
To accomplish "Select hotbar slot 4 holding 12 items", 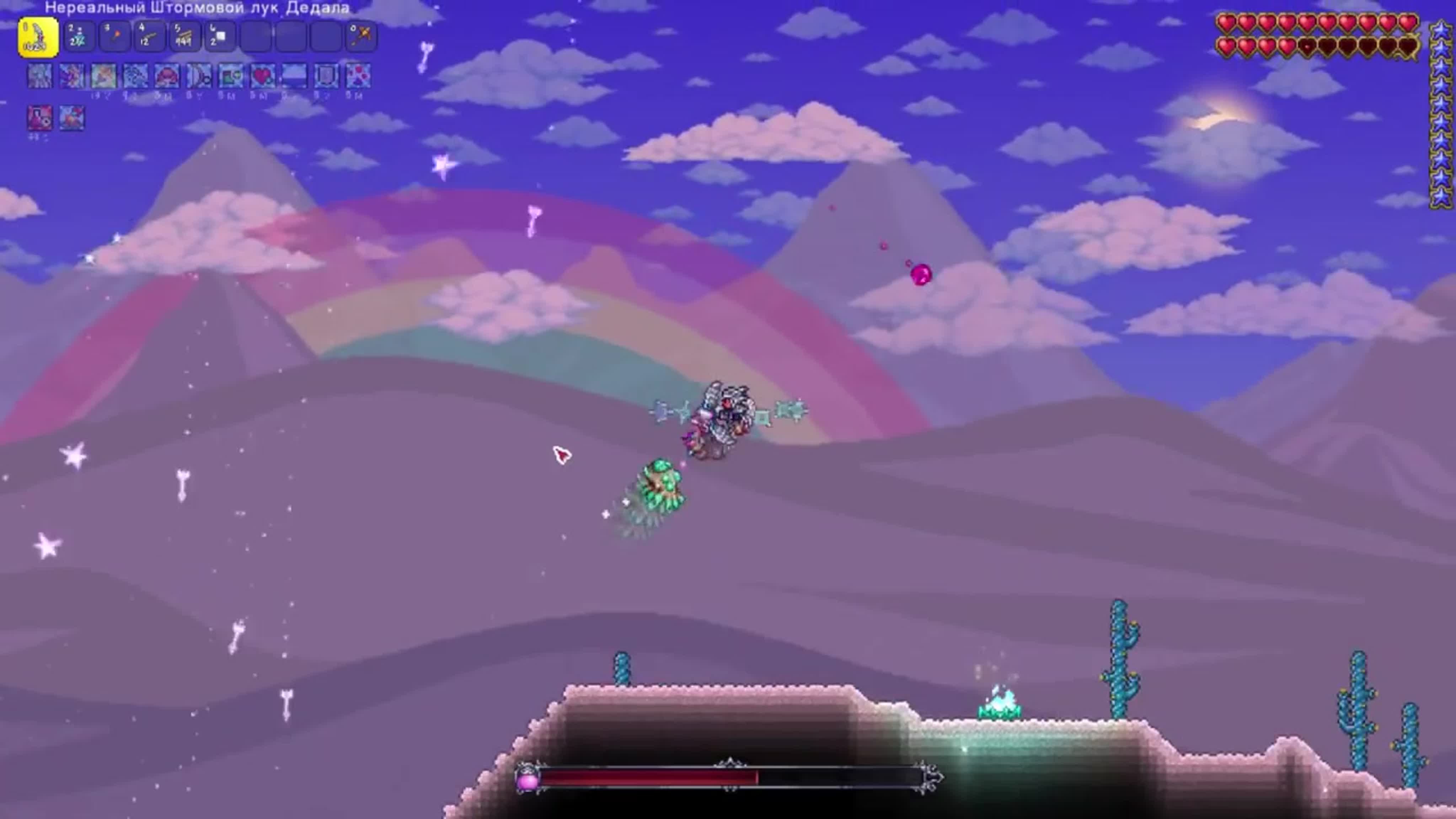I will [x=149, y=37].
